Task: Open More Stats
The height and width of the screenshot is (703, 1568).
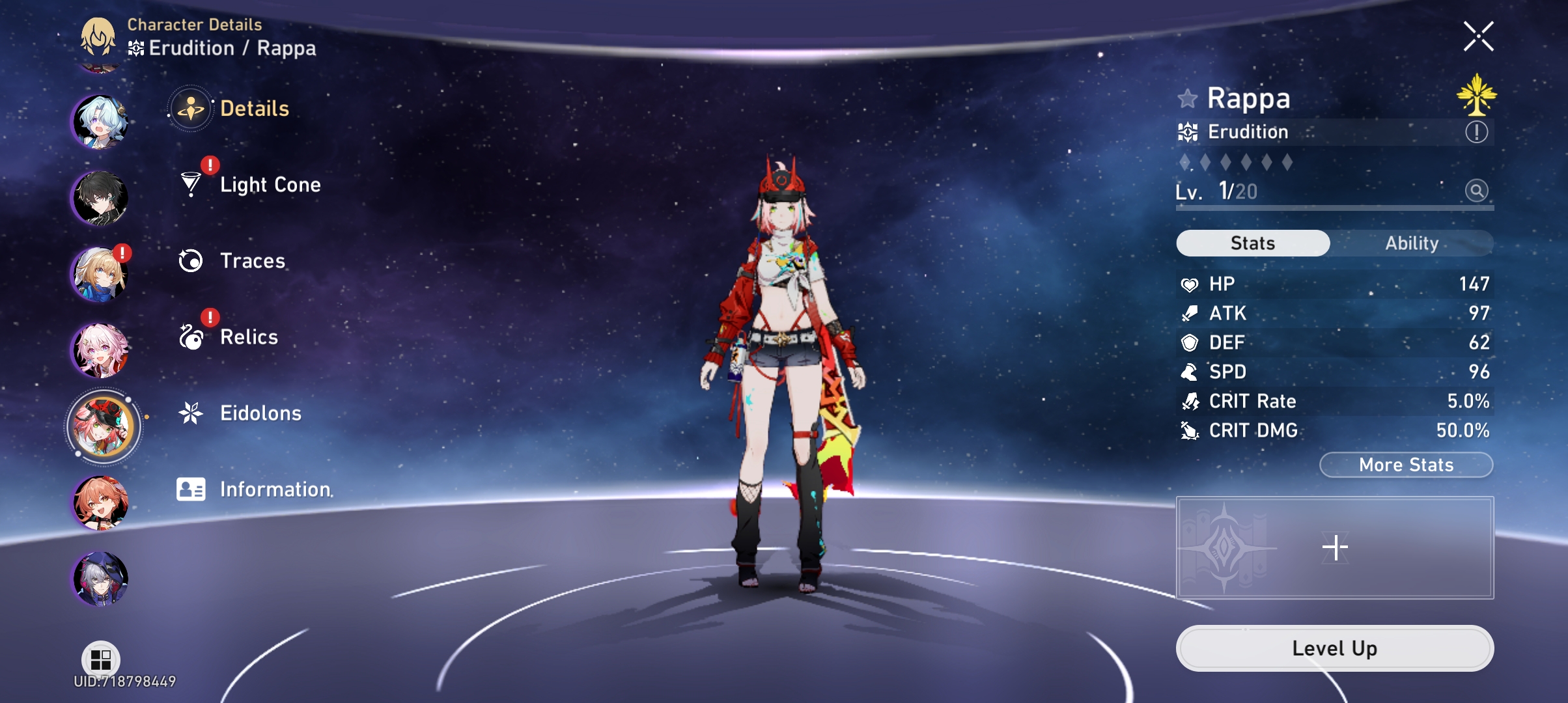Action: 1405,465
